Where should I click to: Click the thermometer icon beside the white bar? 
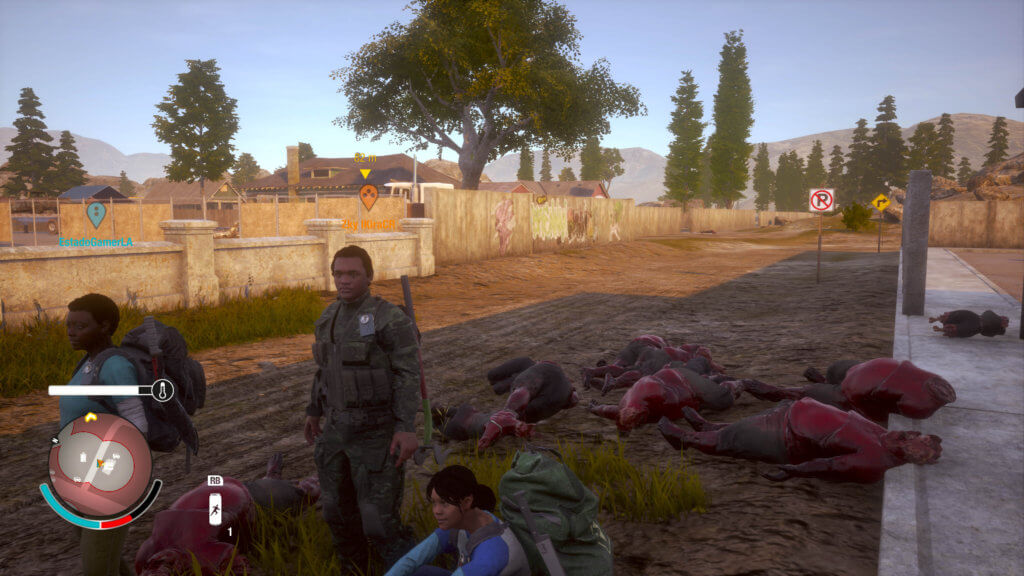tap(162, 390)
